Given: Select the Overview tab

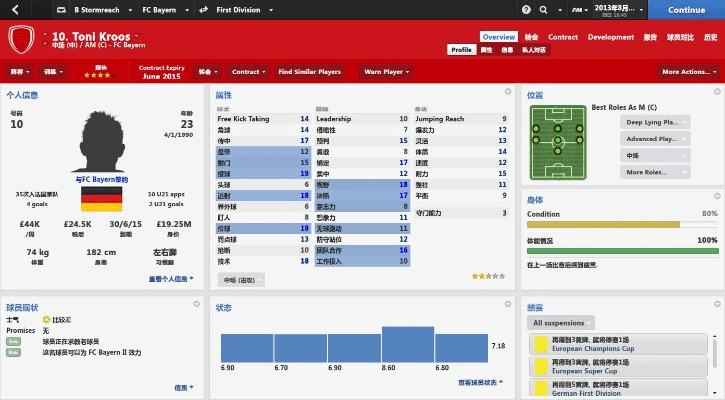Looking at the screenshot, I should (x=498, y=37).
